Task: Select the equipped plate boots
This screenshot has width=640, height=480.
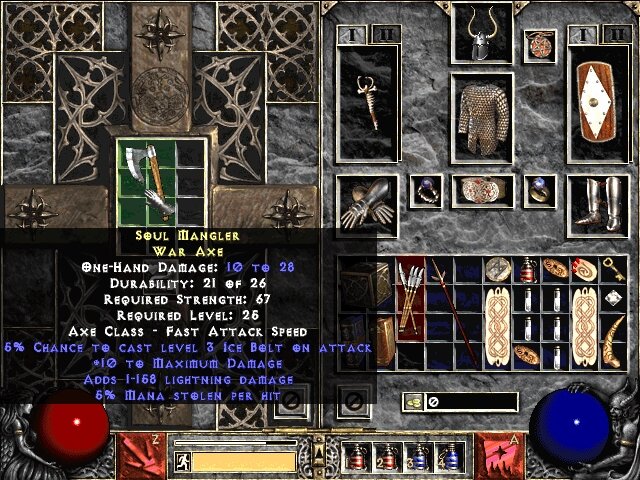Action: pos(597,203)
